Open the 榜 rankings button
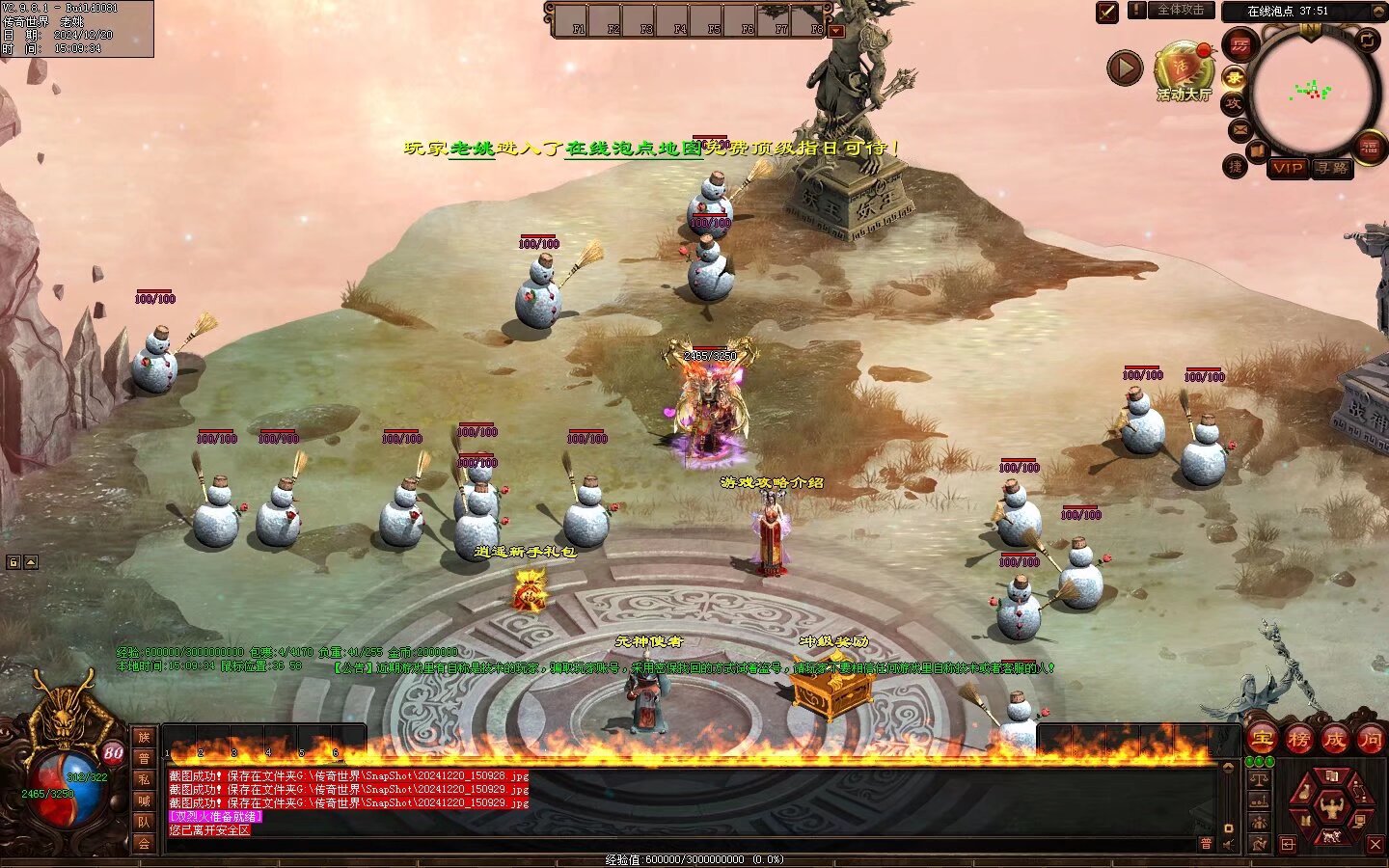The image size is (1389, 868). point(1298,740)
